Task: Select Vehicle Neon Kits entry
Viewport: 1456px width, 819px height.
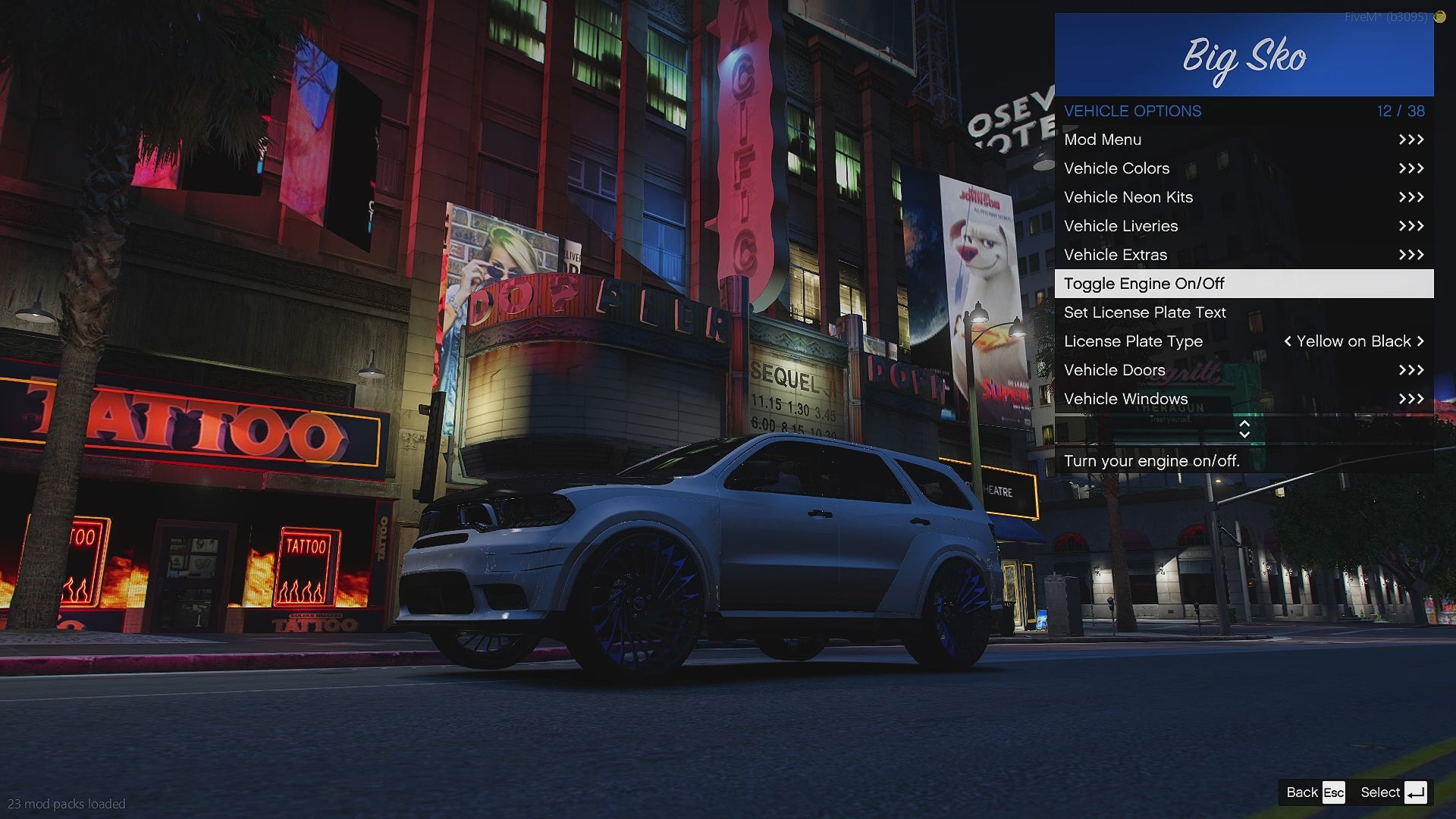Action: pyautogui.click(x=1244, y=197)
